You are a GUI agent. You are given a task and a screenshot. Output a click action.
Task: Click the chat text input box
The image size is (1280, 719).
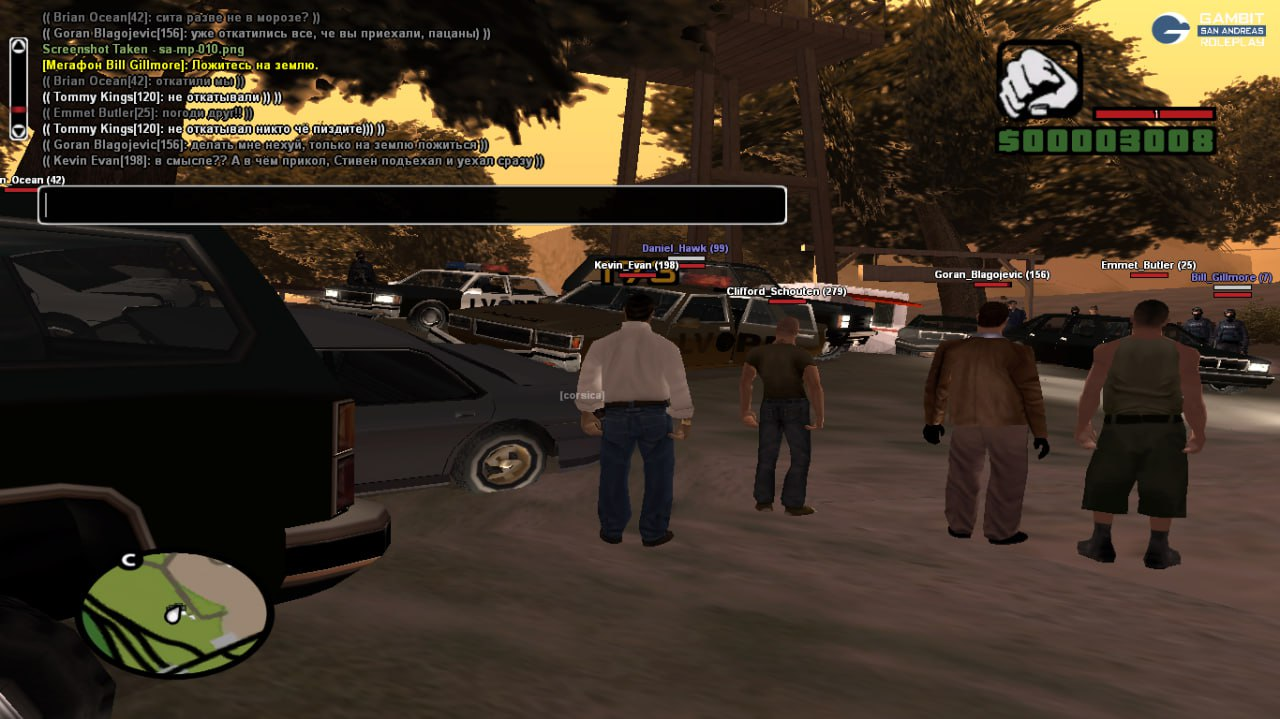click(x=412, y=205)
